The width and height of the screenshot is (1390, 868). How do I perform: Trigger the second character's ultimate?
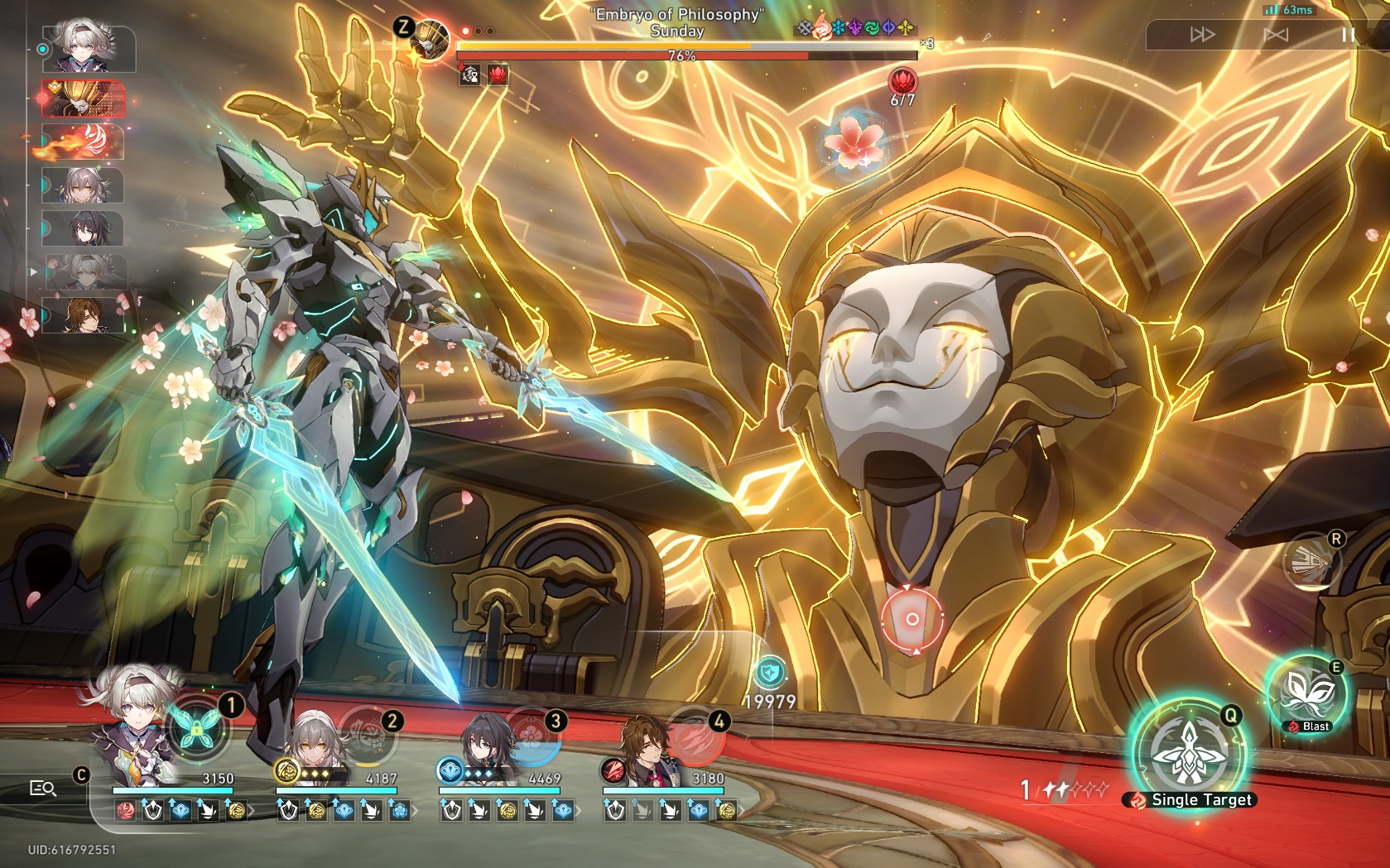tap(365, 734)
